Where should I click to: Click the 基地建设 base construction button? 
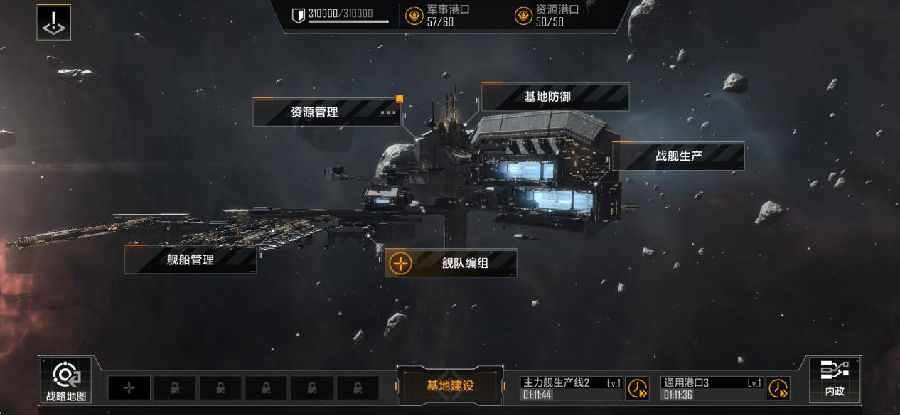(449, 385)
